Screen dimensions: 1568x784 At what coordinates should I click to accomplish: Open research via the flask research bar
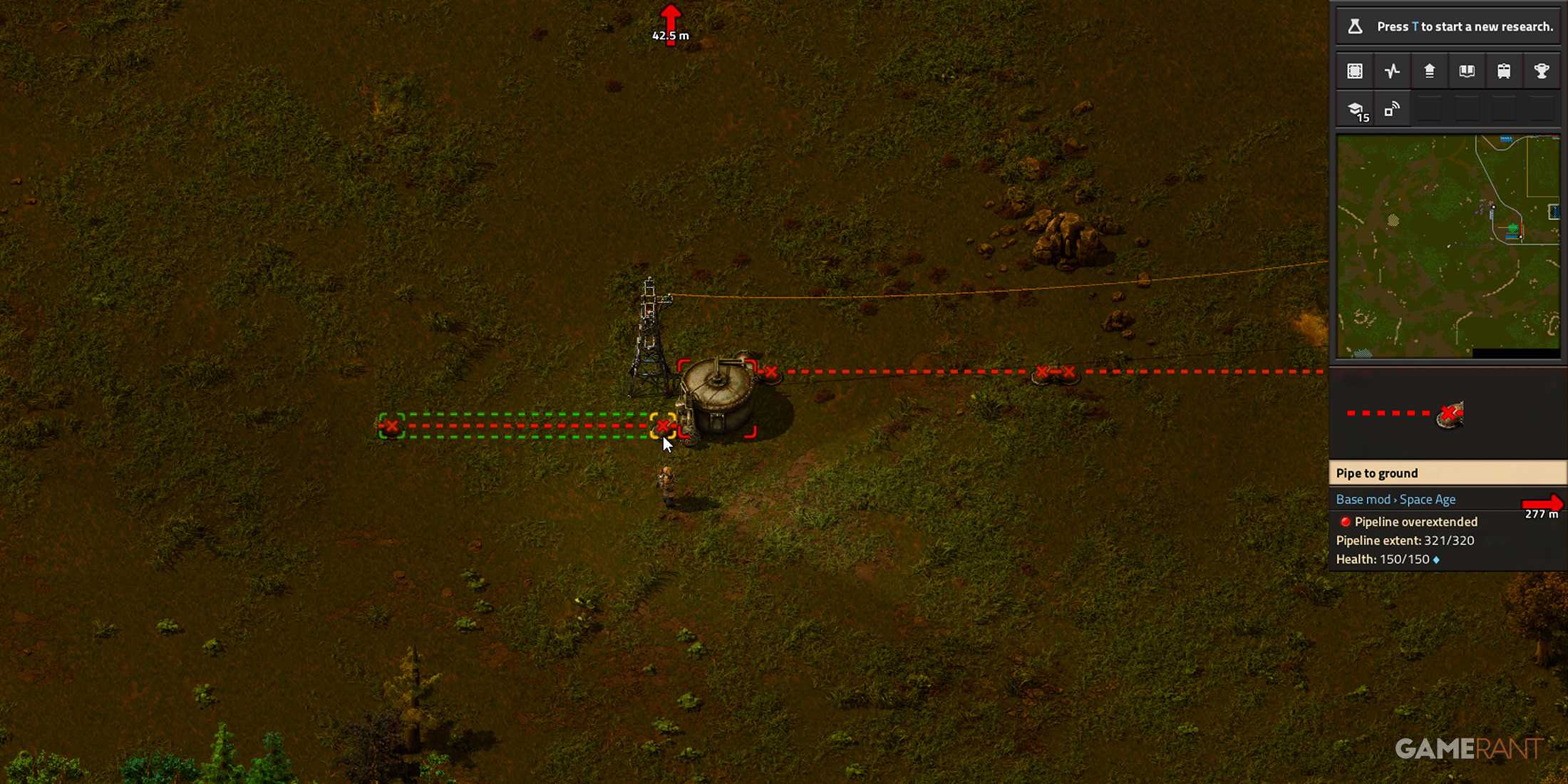[x=1448, y=26]
